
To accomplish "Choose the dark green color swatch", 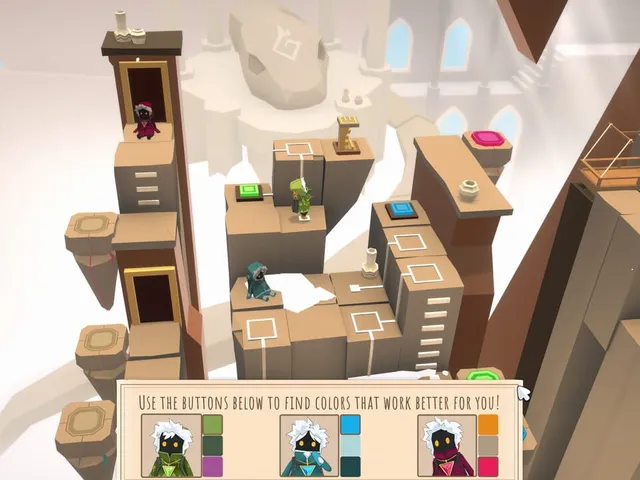I will (212, 445).
